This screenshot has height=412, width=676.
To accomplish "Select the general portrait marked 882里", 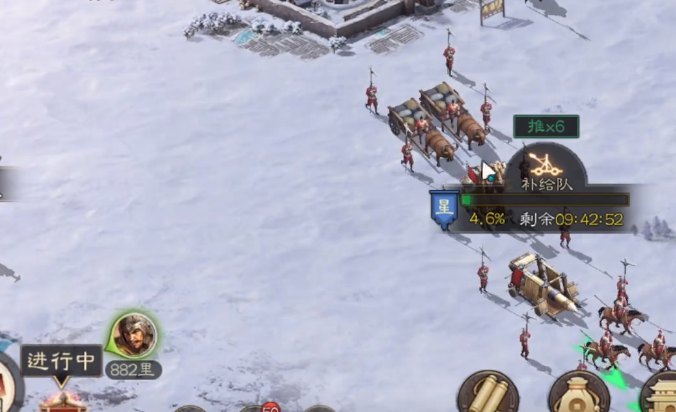I will coord(134,335).
